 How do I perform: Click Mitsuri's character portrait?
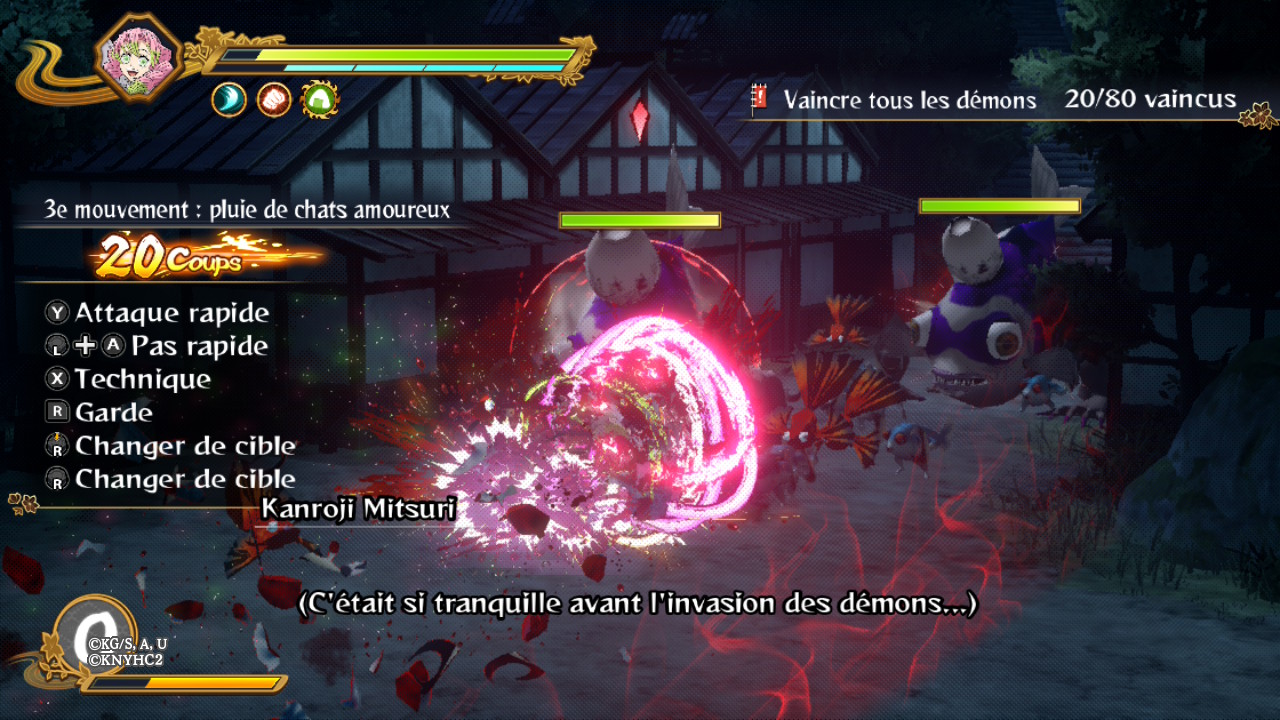pyautogui.click(x=139, y=56)
